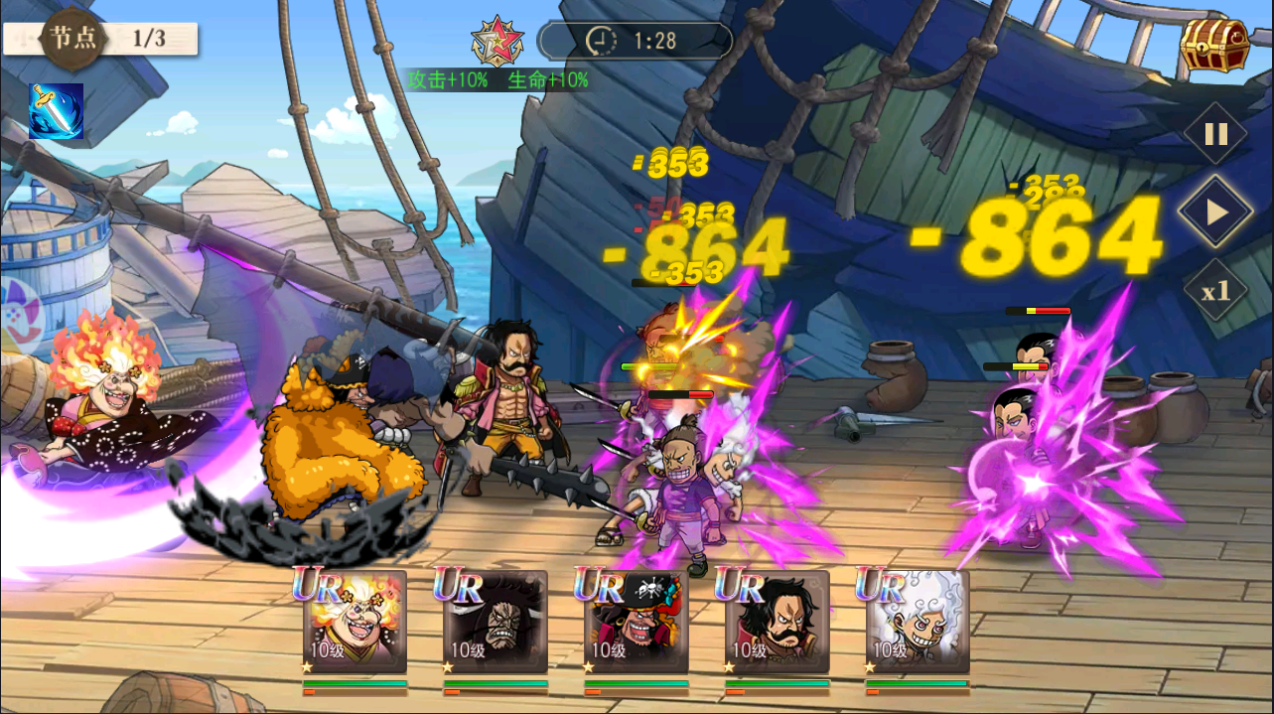The image size is (1274, 714).
Task: Choose the white-haired grinning hero card
Action: pos(917,621)
